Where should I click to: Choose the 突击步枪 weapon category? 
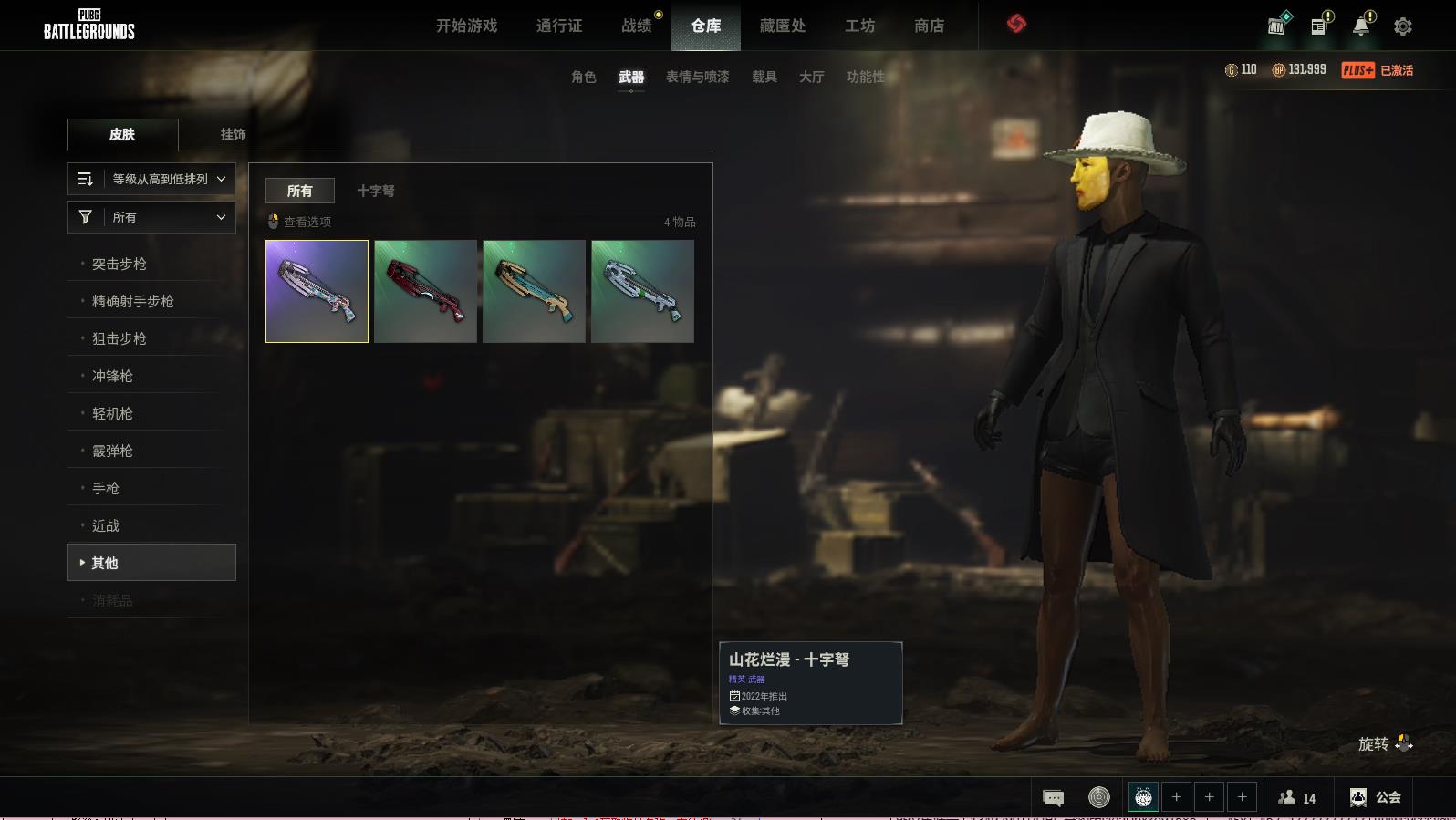tap(120, 264)
